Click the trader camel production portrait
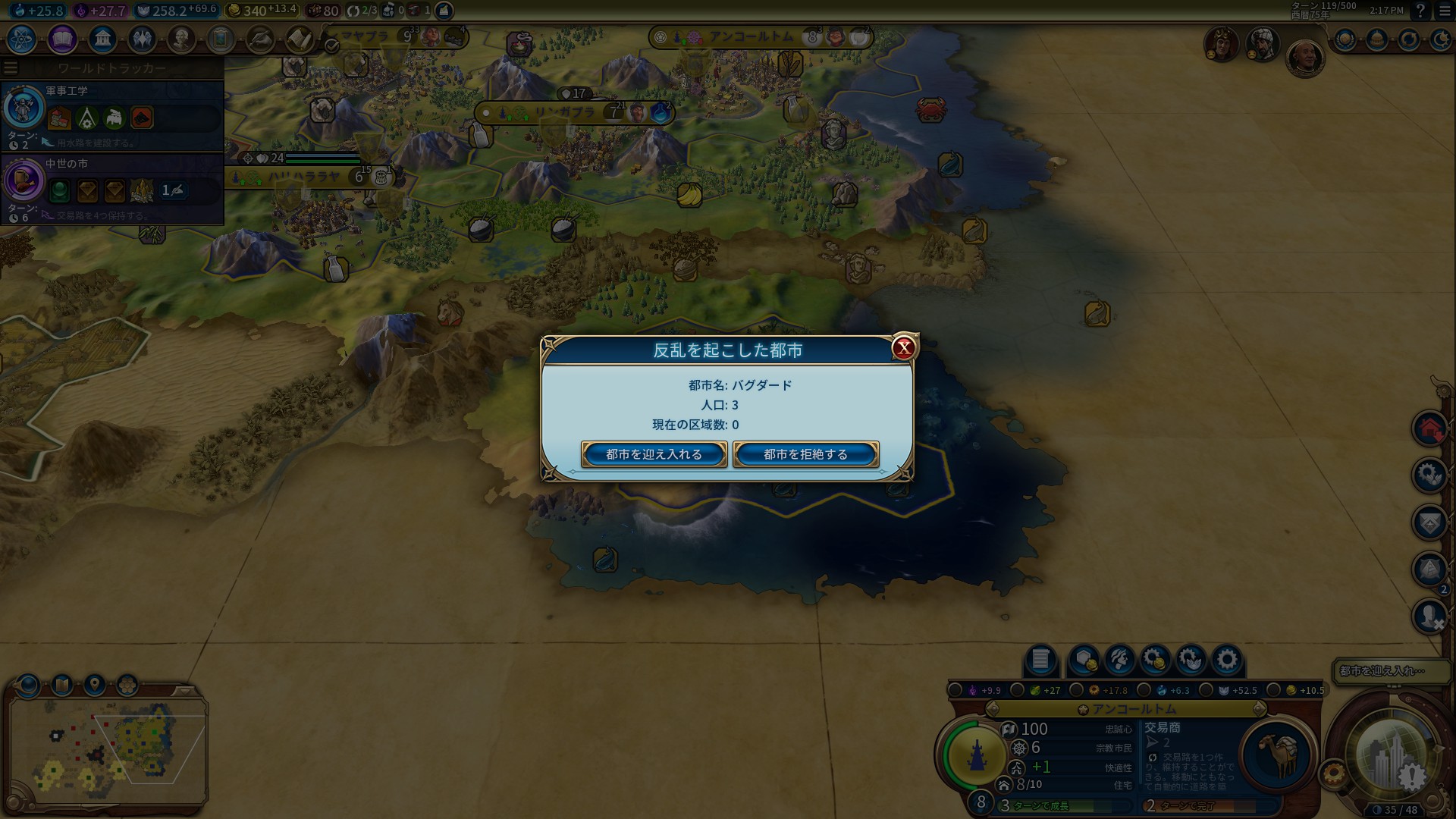1456x819 pixels. tap(1277, 755)
